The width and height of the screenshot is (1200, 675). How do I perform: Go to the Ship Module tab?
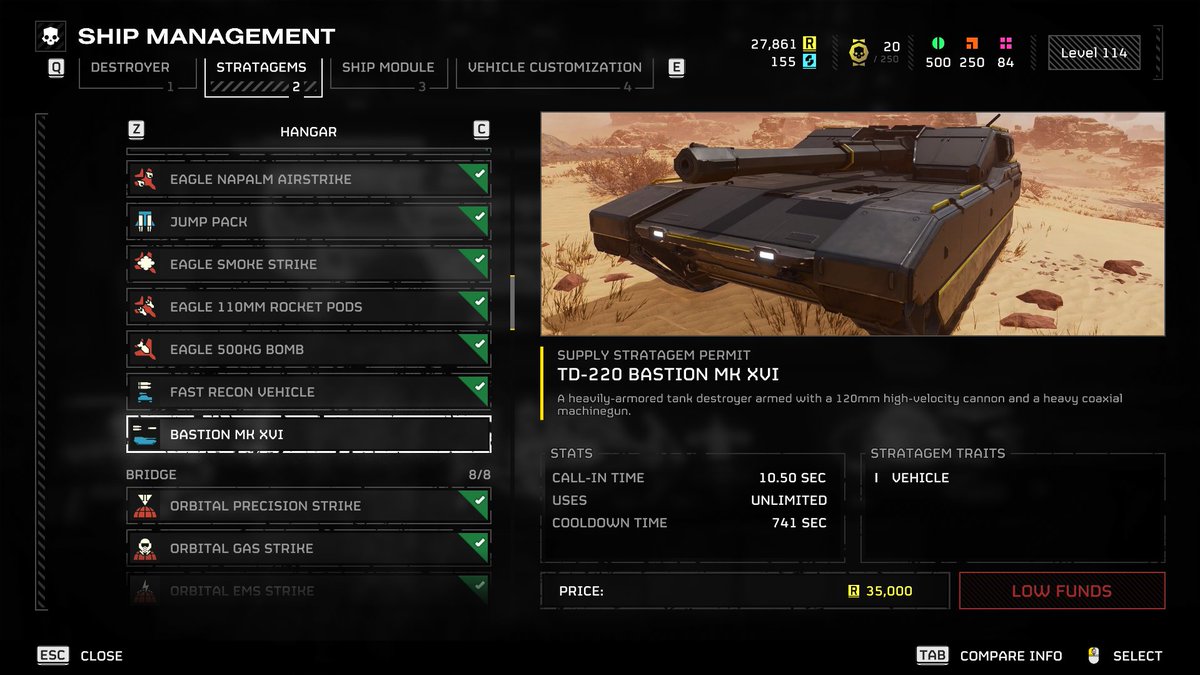pos(388,68)
